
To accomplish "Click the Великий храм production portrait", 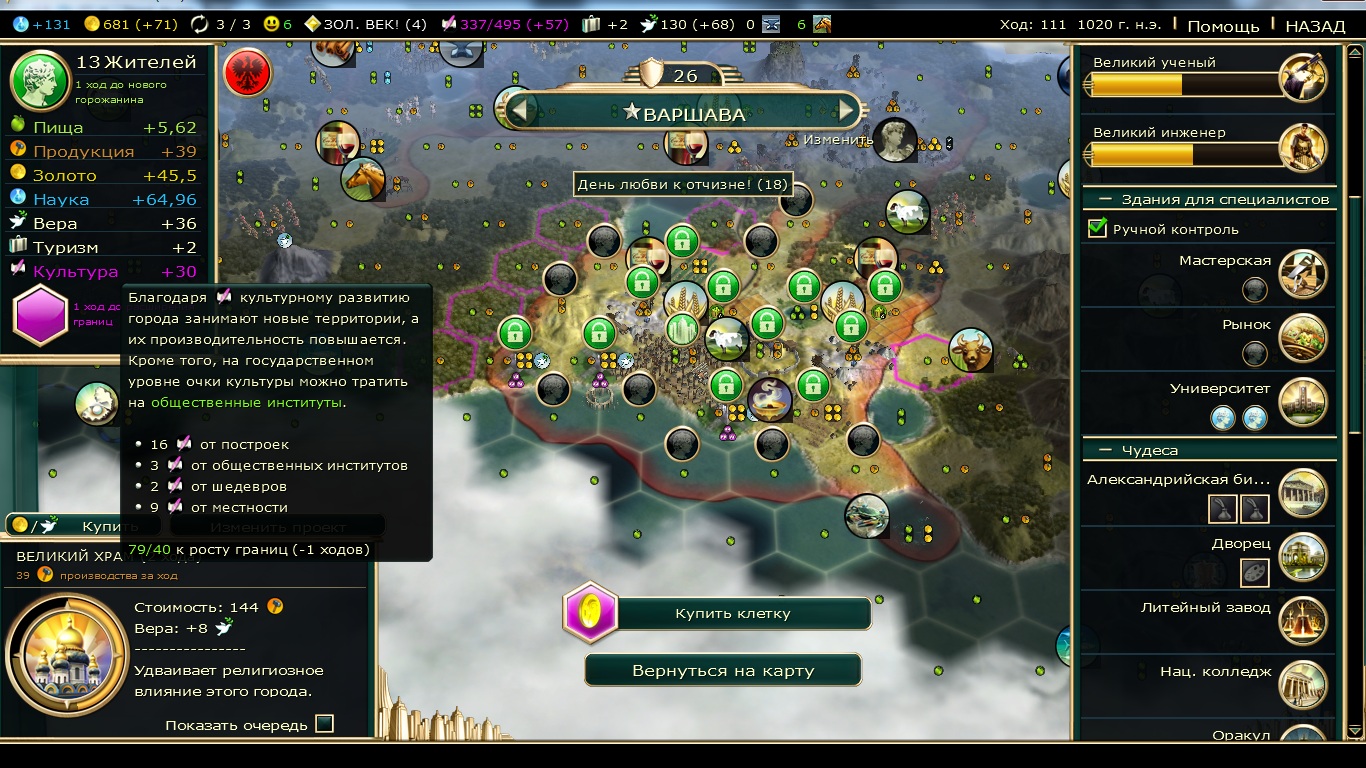I will 66,654.
